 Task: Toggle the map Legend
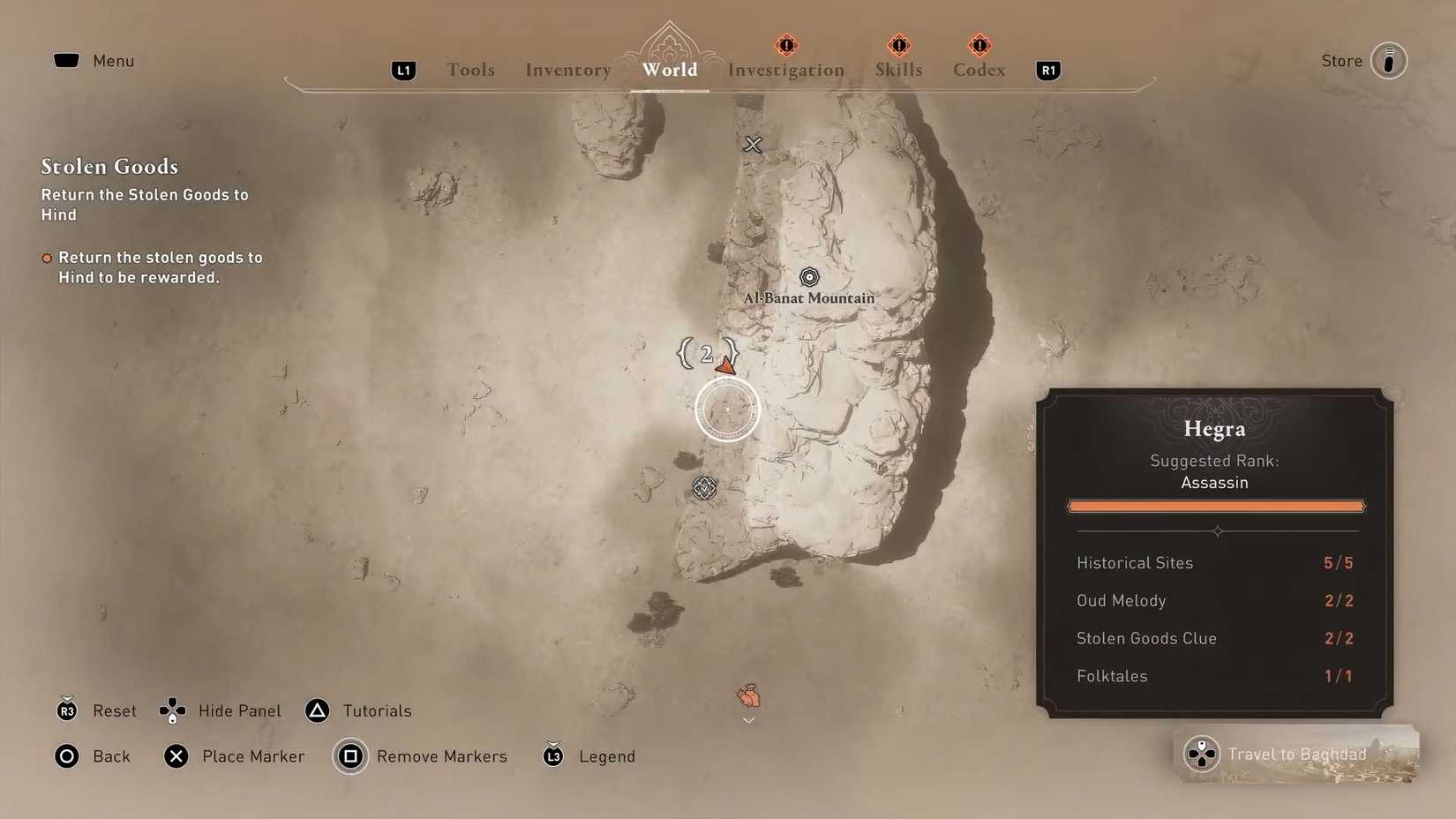pyautogui.click(x=588, y=756)
